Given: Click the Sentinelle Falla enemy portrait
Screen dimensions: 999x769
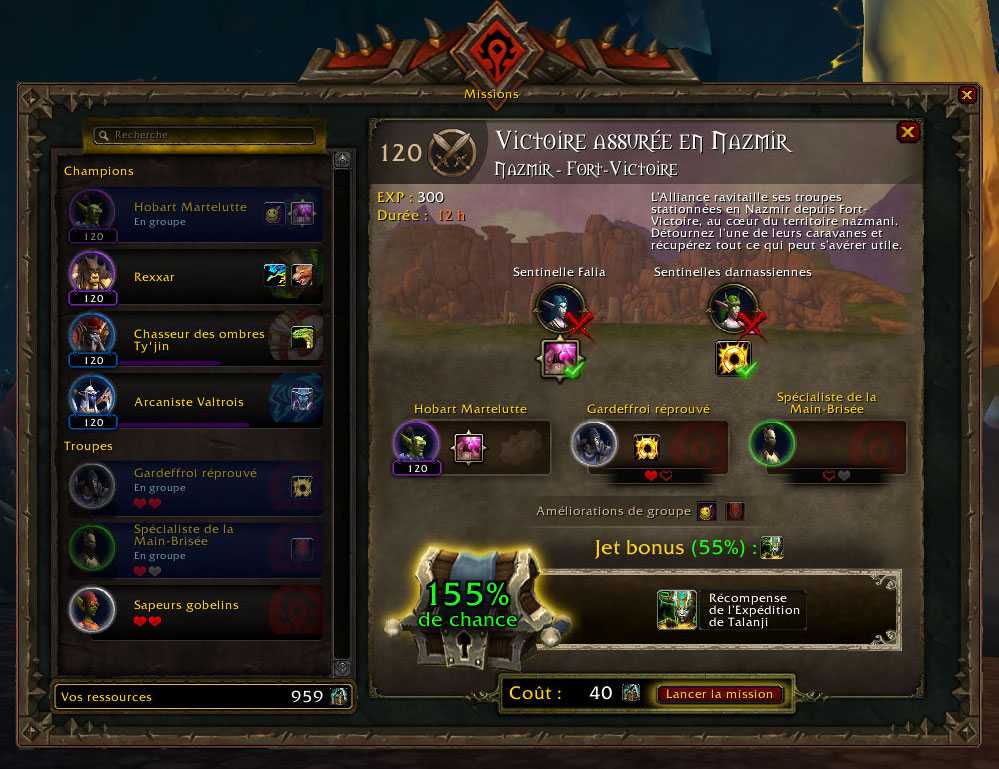Looking at the screenshot, I should [558, 309].
